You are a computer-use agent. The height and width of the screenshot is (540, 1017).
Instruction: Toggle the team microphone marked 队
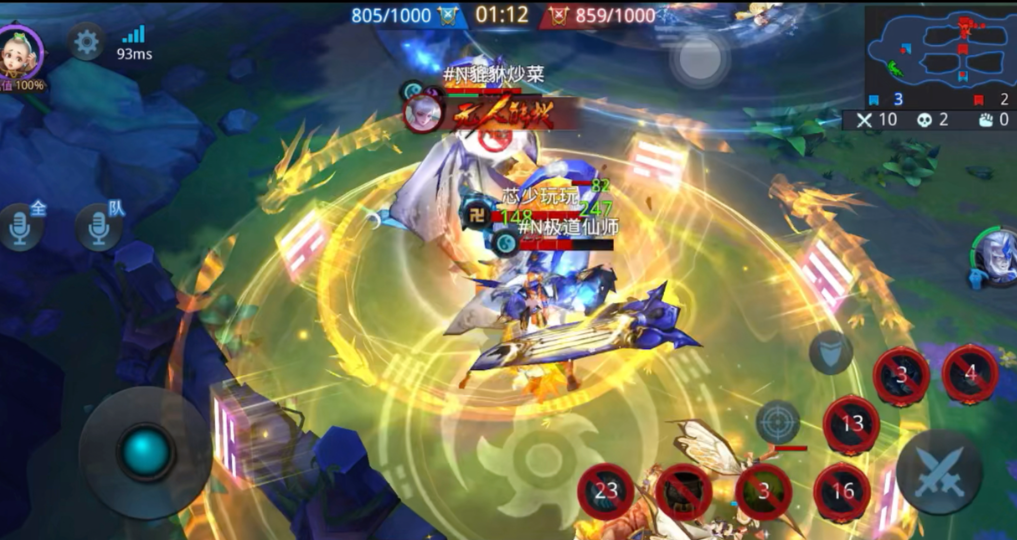98,229
